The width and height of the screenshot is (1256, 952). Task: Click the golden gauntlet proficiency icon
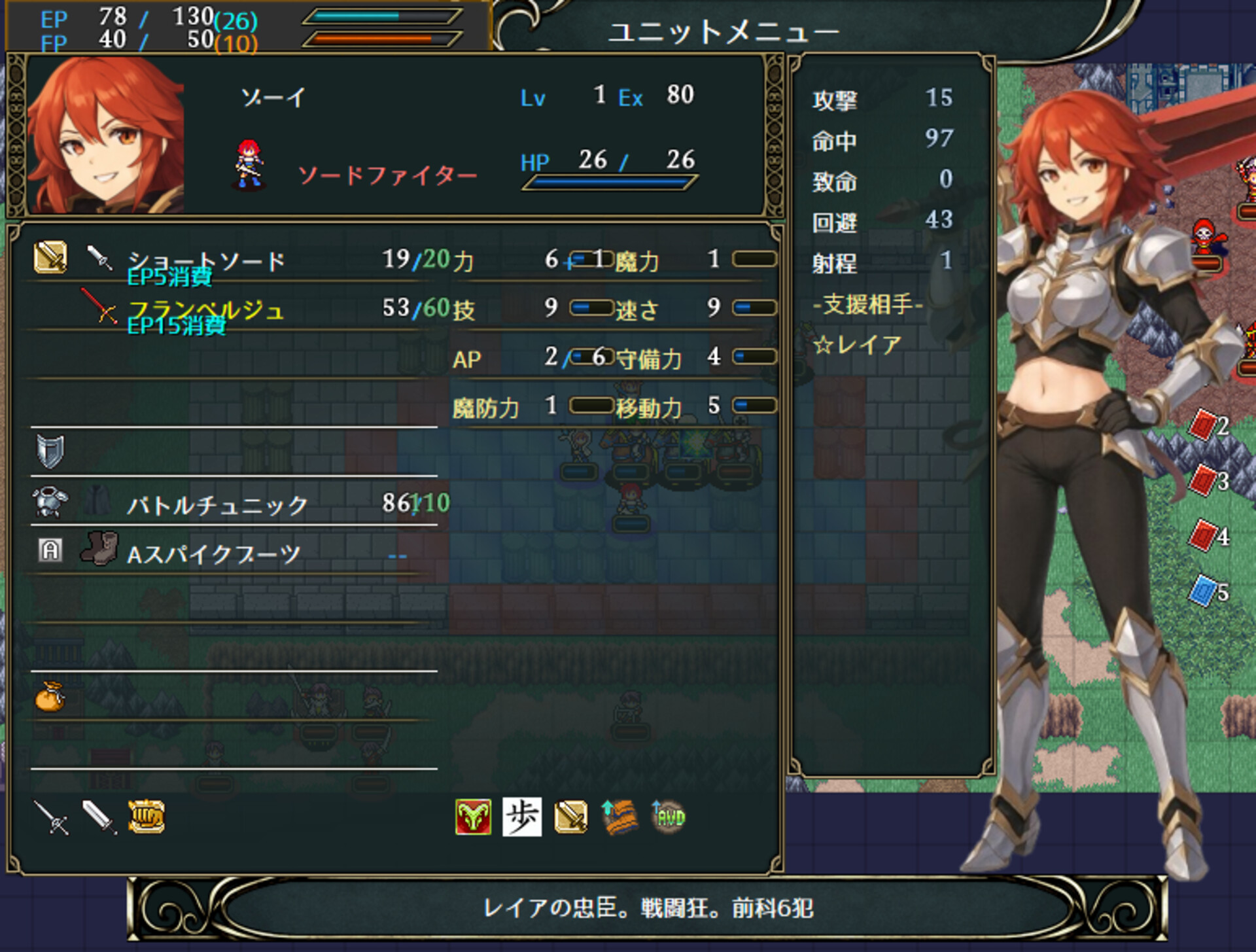tap(145, 818)
